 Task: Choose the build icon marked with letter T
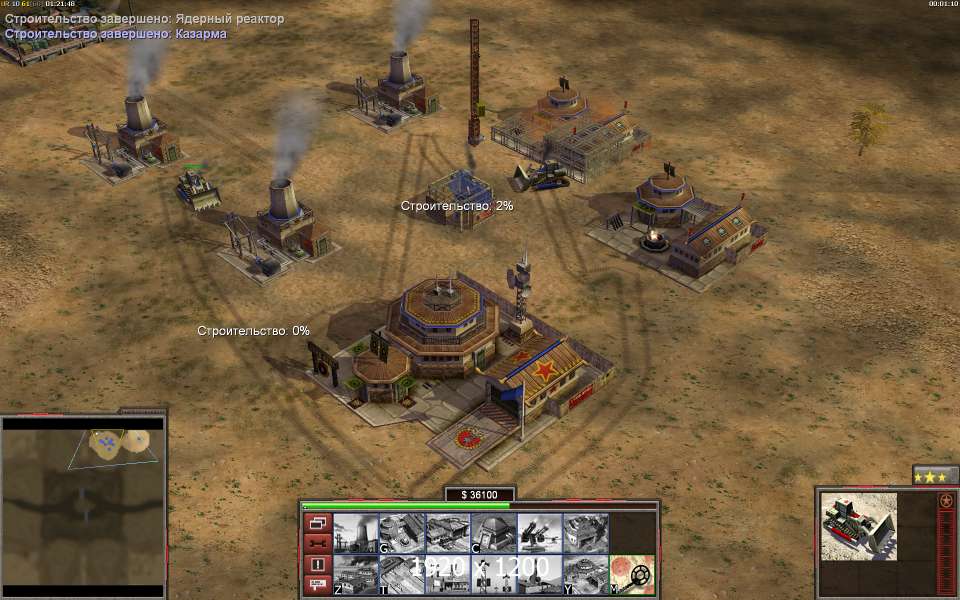click(x=401, y=575)
